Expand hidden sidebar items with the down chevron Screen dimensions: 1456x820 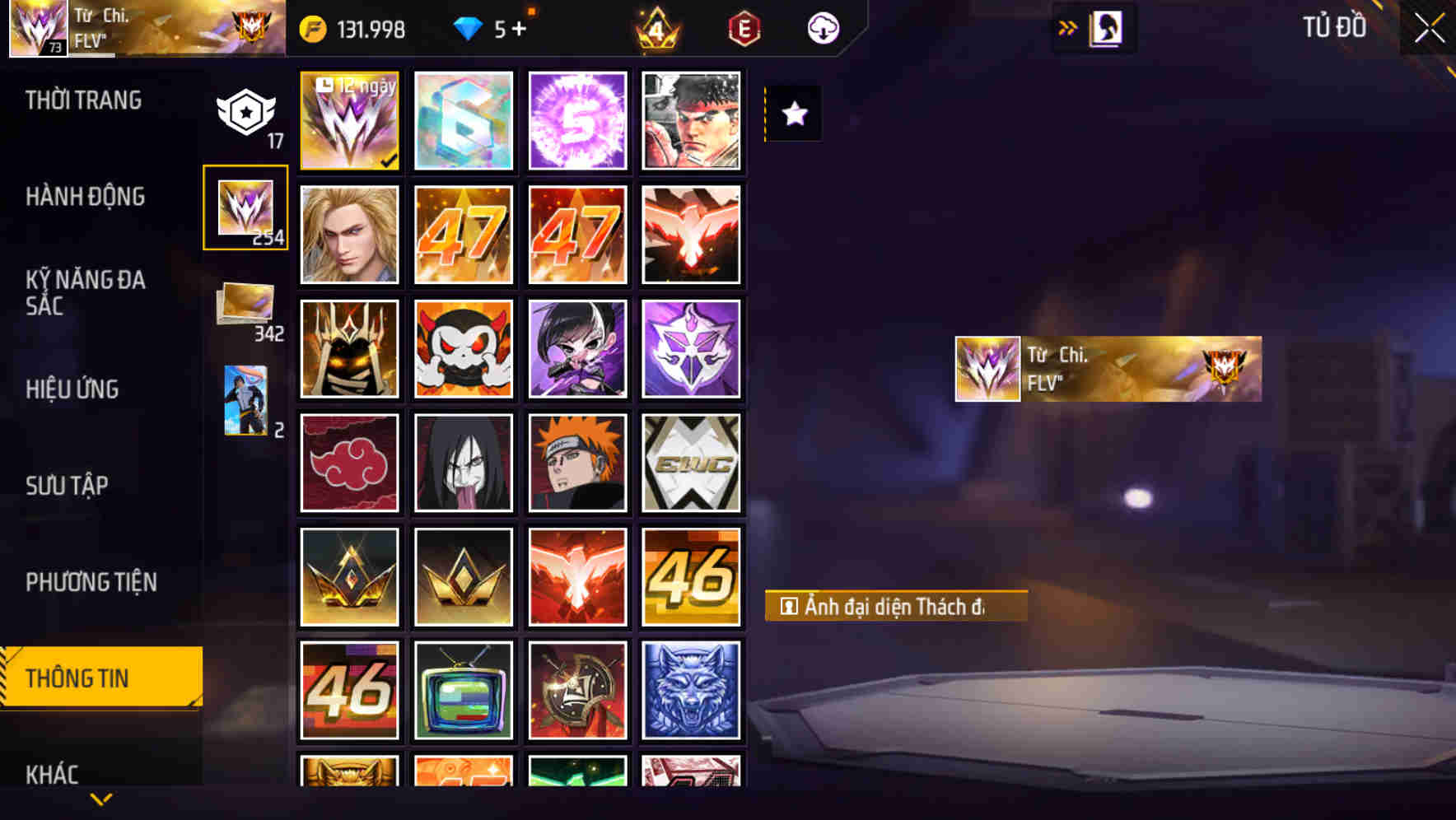point(100,799)
